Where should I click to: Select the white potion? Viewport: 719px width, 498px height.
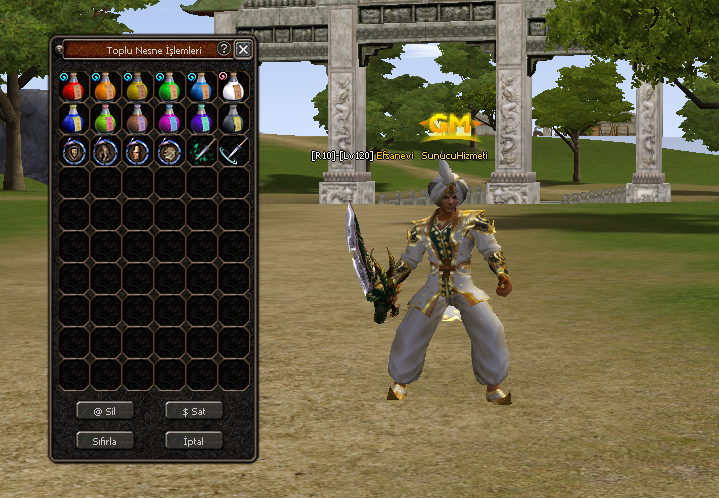pyautogui.click(x=233, y=87)
